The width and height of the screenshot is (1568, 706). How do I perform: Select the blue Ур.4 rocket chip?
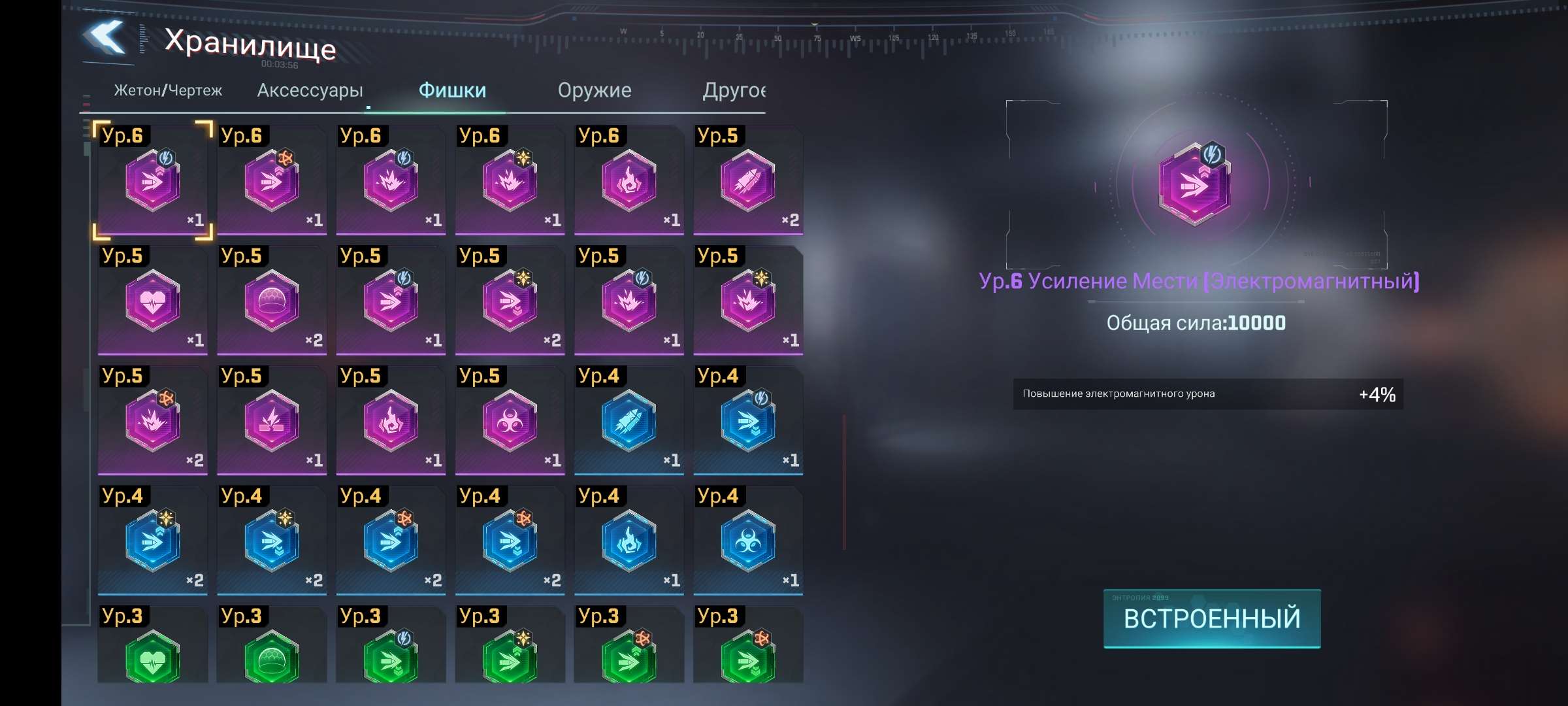629,421
